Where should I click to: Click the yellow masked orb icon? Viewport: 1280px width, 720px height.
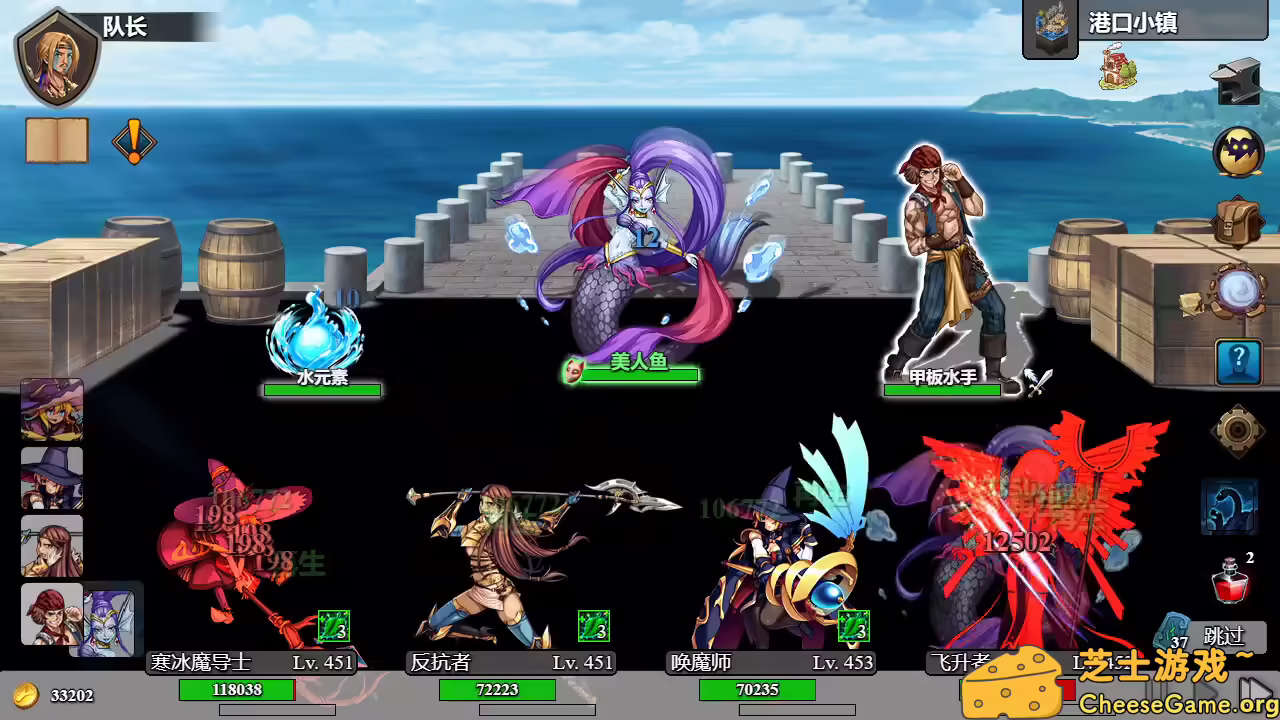coord(1238,148)
